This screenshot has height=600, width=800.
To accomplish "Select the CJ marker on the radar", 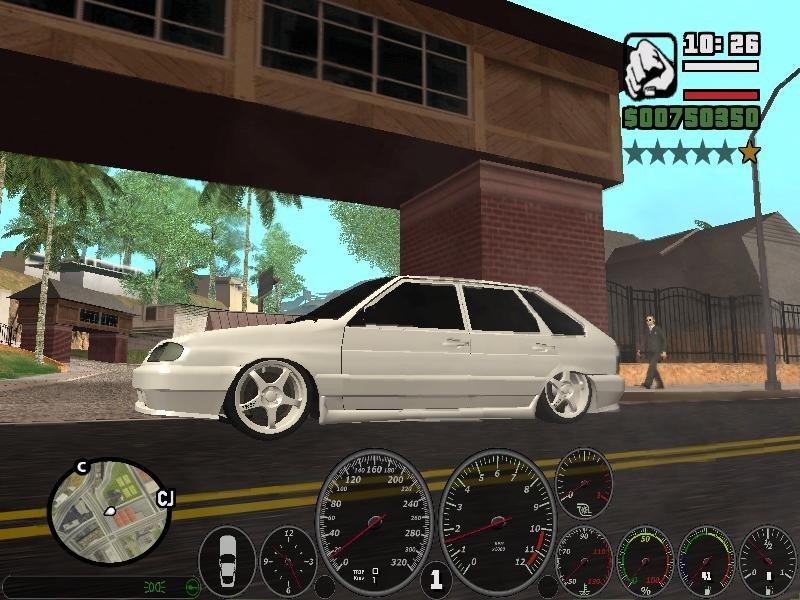I will tap(166, 499).
